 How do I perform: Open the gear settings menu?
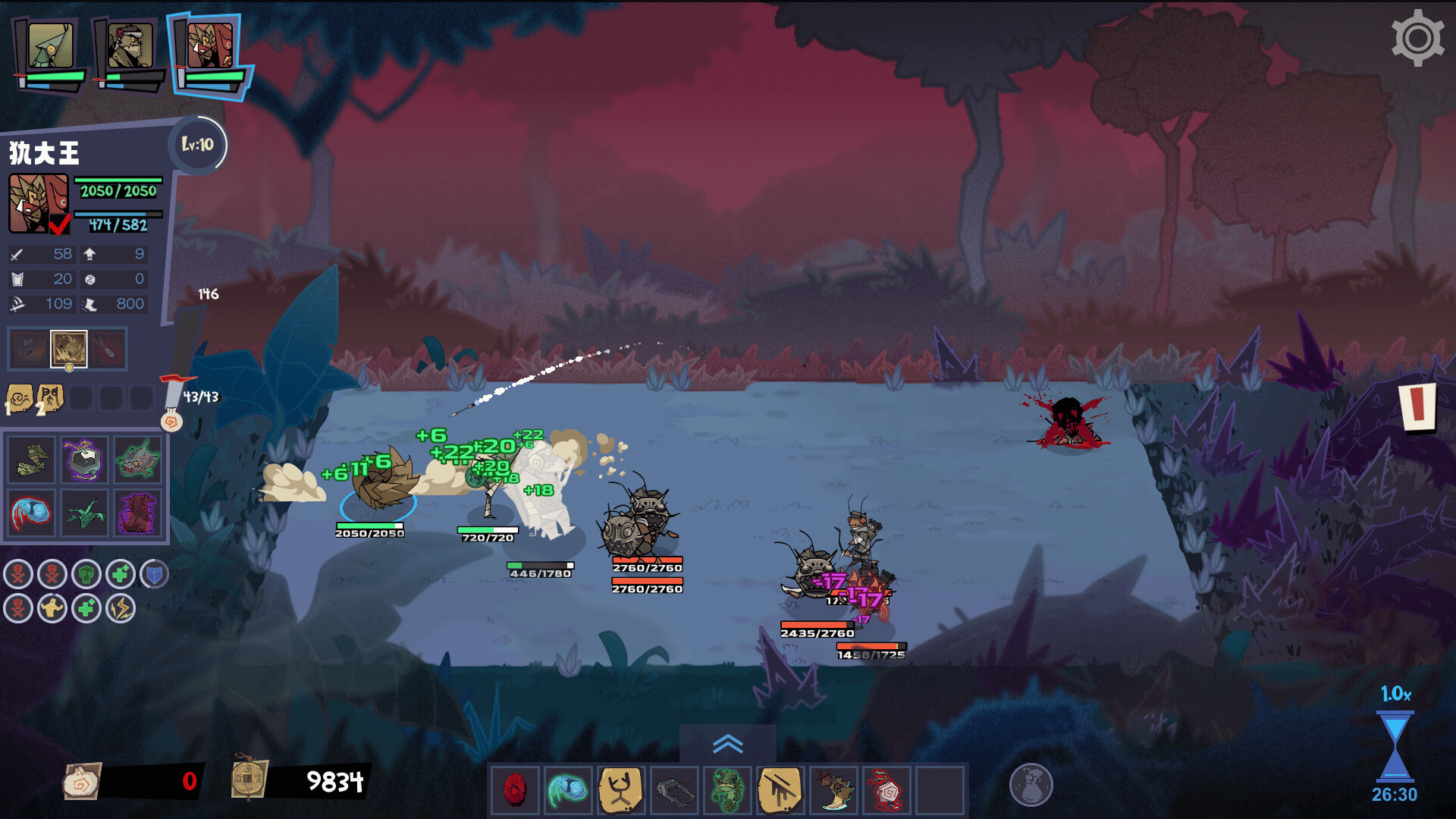[1417, 38]
